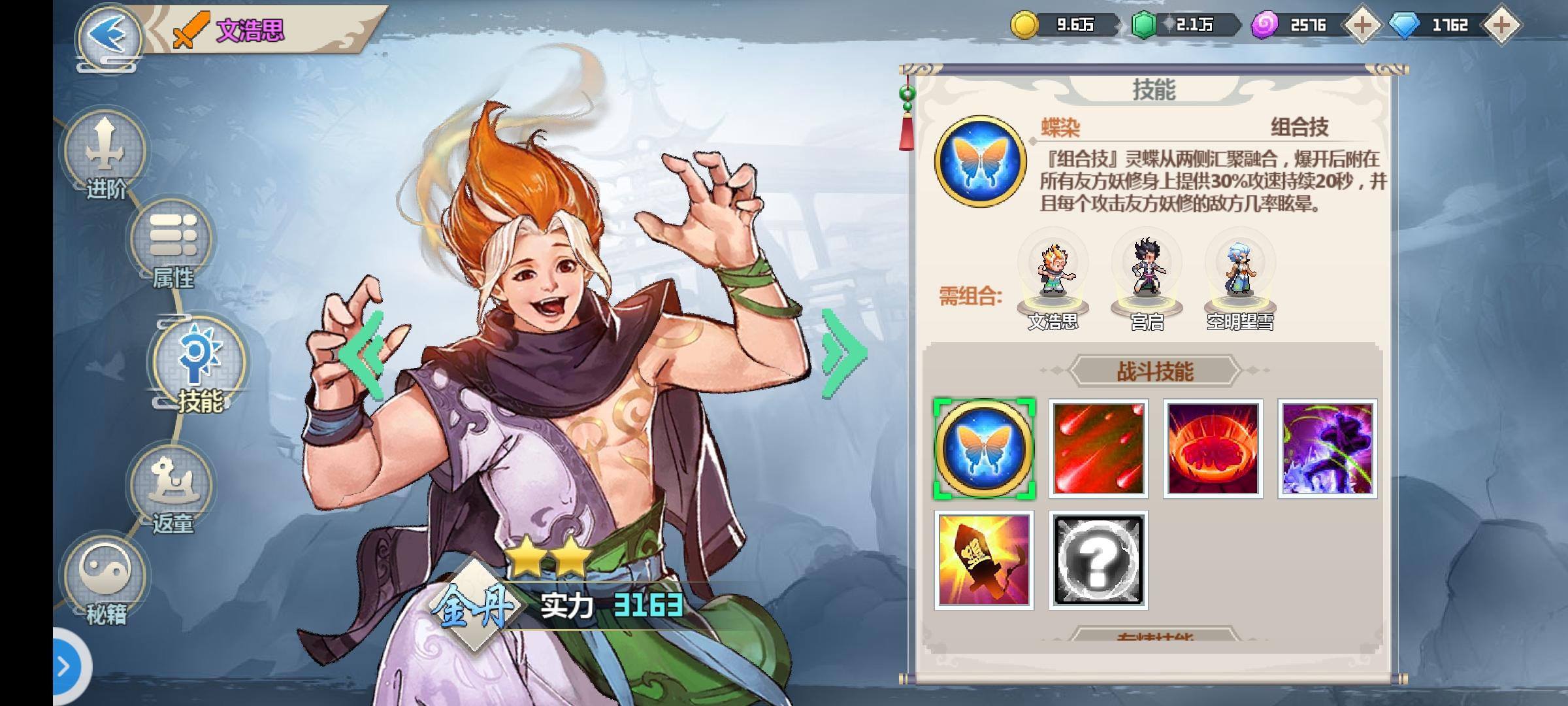Inspect the purple assassin battle skill

(x=1326, y=446)
